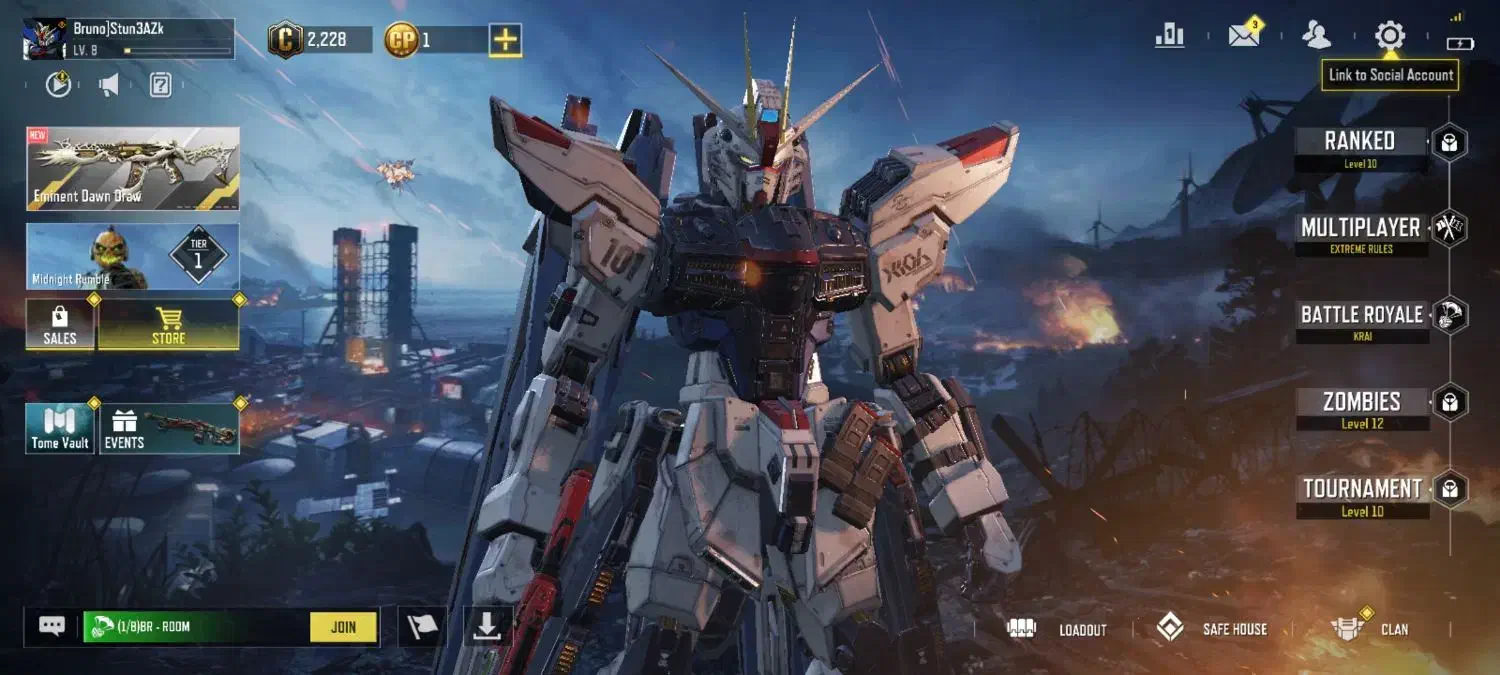The width and height of the screenshot is (1500, 675).
Task: Open the settings gear icon
Action: coord(1390,36)
